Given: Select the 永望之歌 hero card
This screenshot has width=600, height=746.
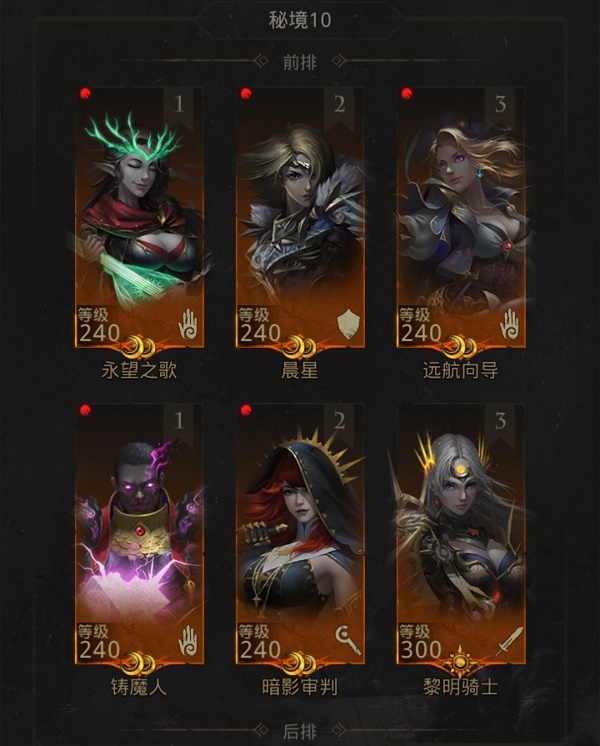Looking at the screenshot, I should [x=140, y=215].
